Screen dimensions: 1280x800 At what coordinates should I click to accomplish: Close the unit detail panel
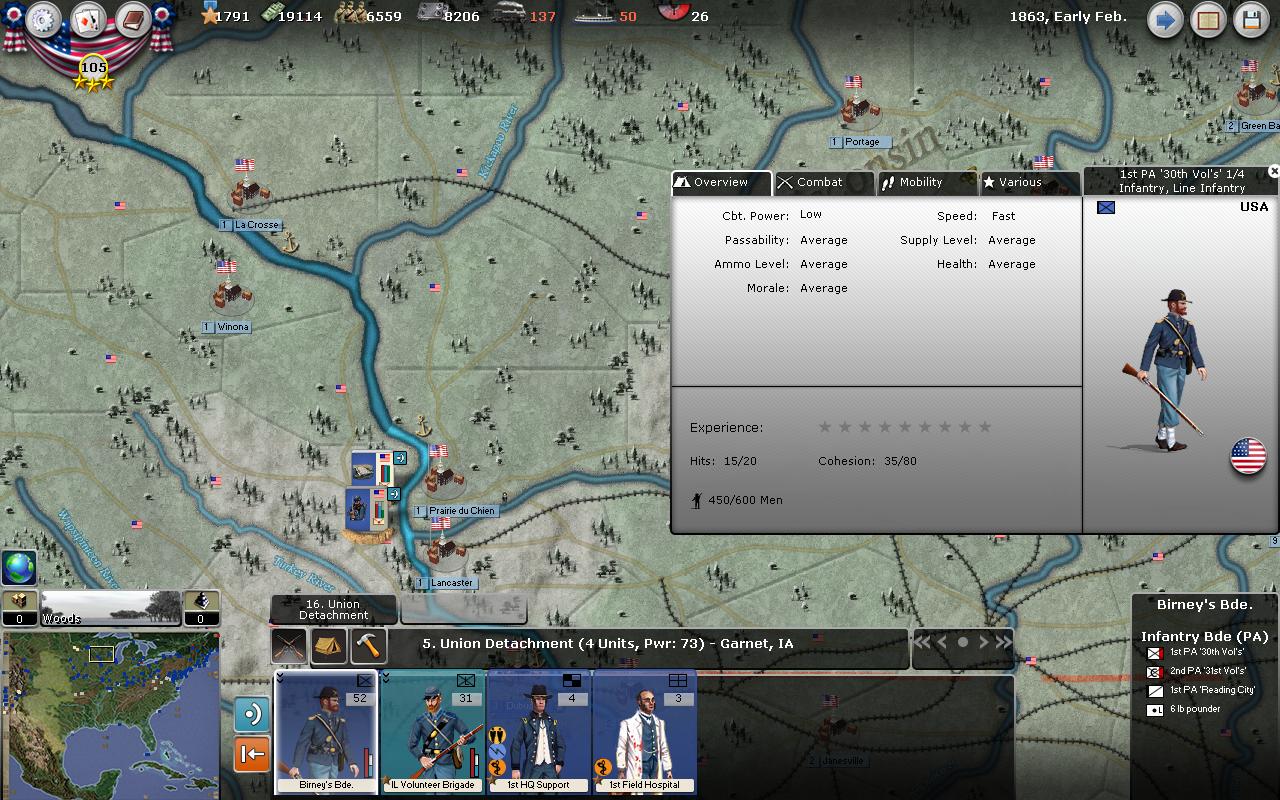1273,172
